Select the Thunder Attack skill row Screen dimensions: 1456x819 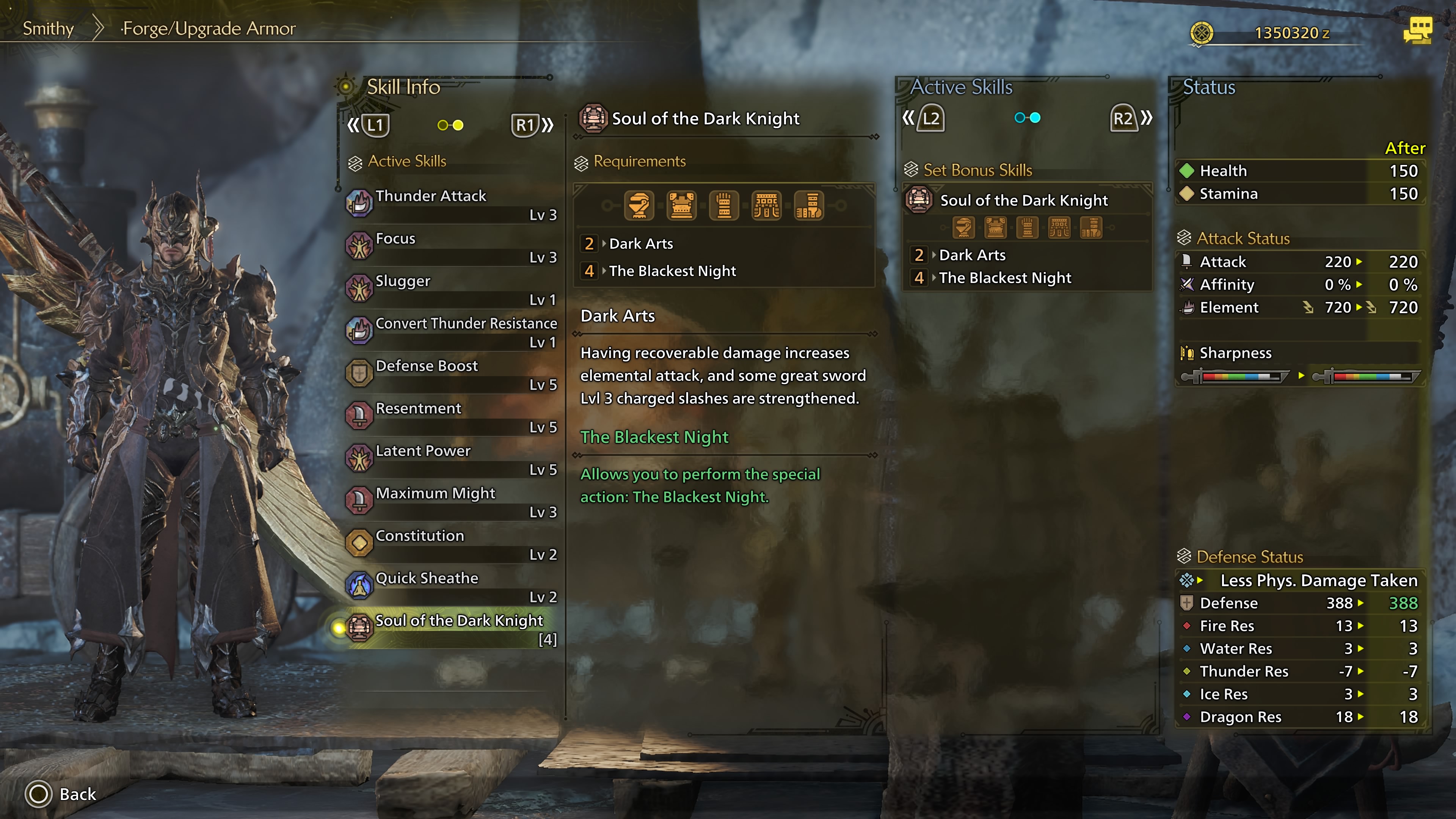[452, 204]
